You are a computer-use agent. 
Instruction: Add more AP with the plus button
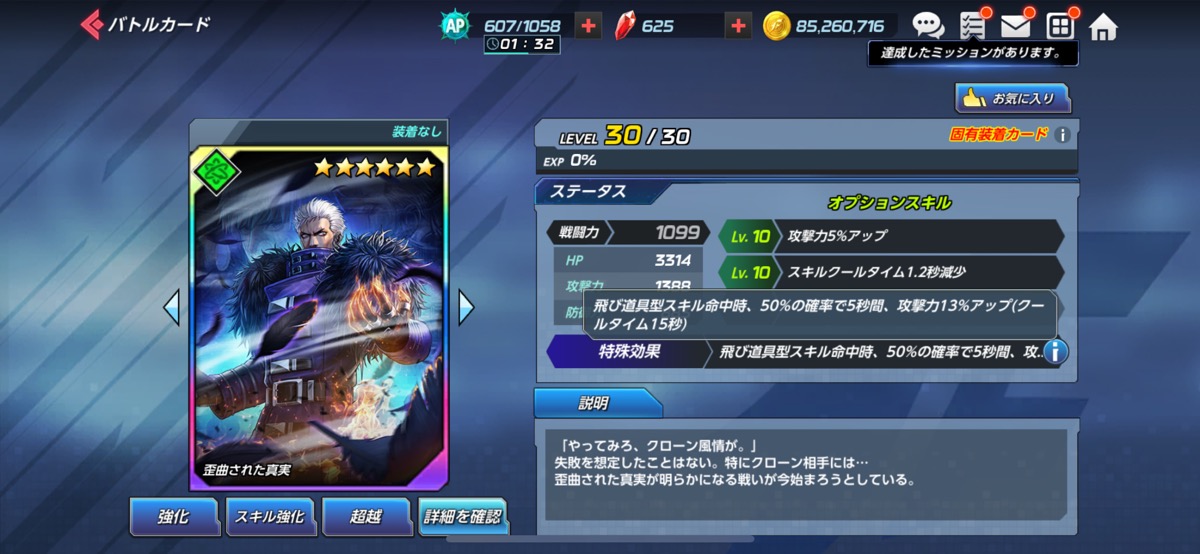point(589,26)
